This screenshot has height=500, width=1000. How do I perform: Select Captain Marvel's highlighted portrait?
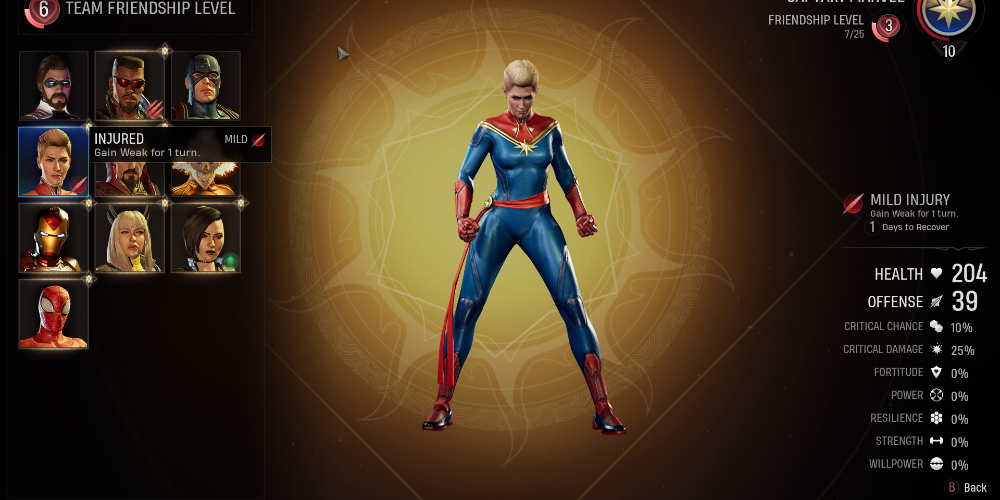pos(53,161)
